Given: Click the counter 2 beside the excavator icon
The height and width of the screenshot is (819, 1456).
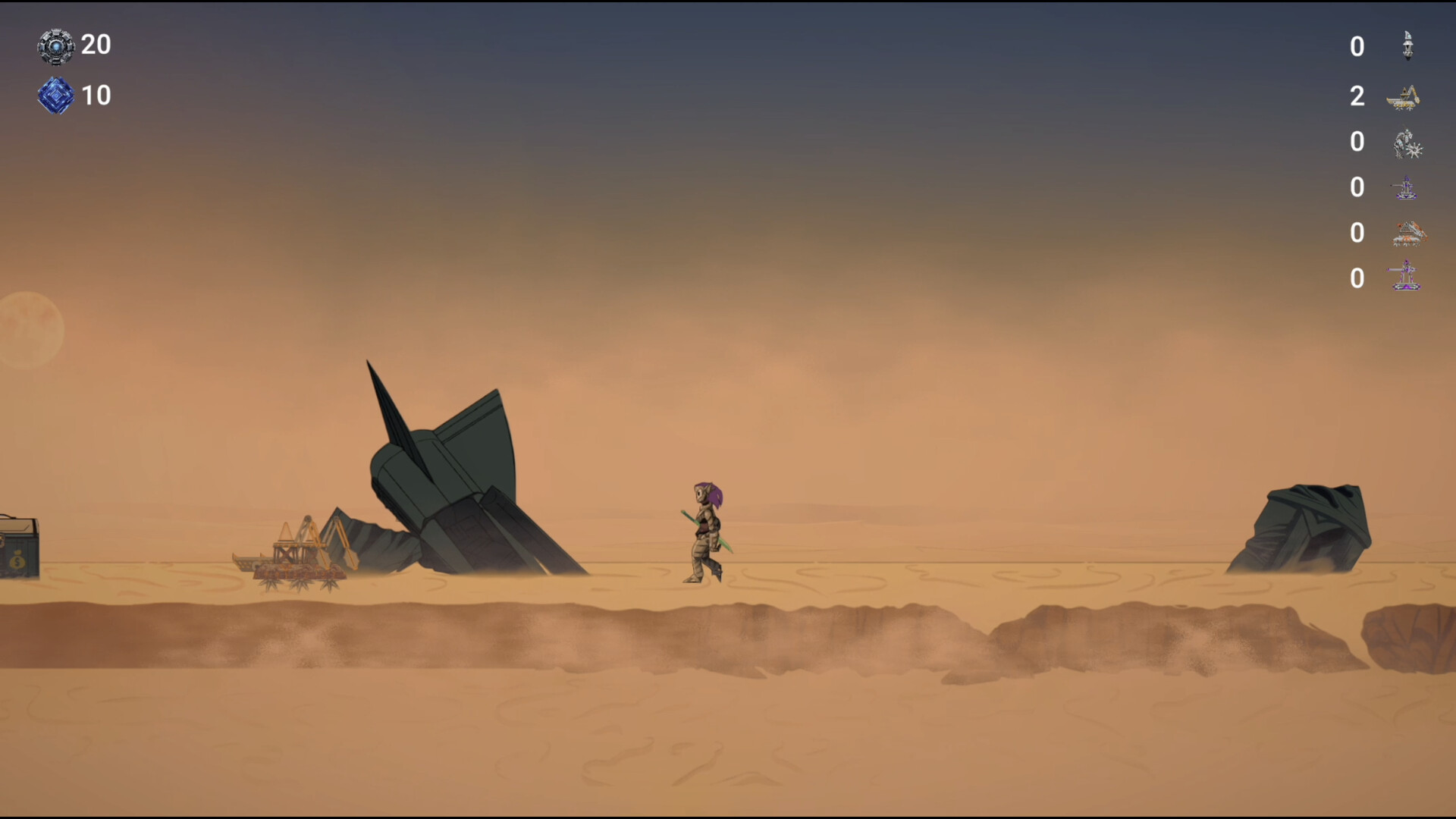Looking at the screenshot, I should [1357, 96].
